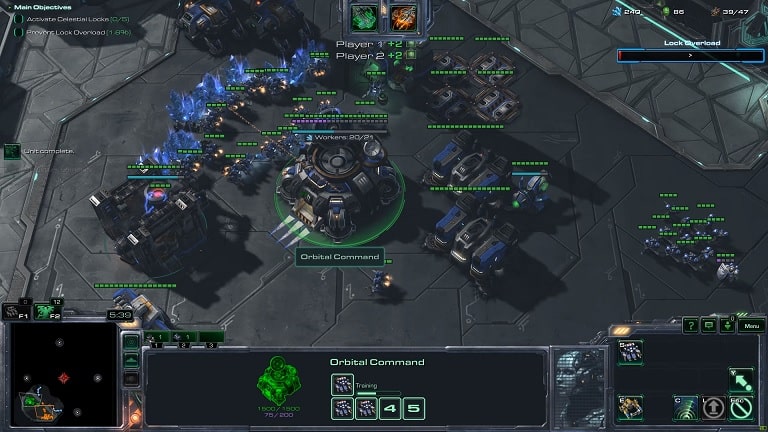The image size is (768, 432).
Task: Train SCVs from the command card
Action: tap(631, 350)
